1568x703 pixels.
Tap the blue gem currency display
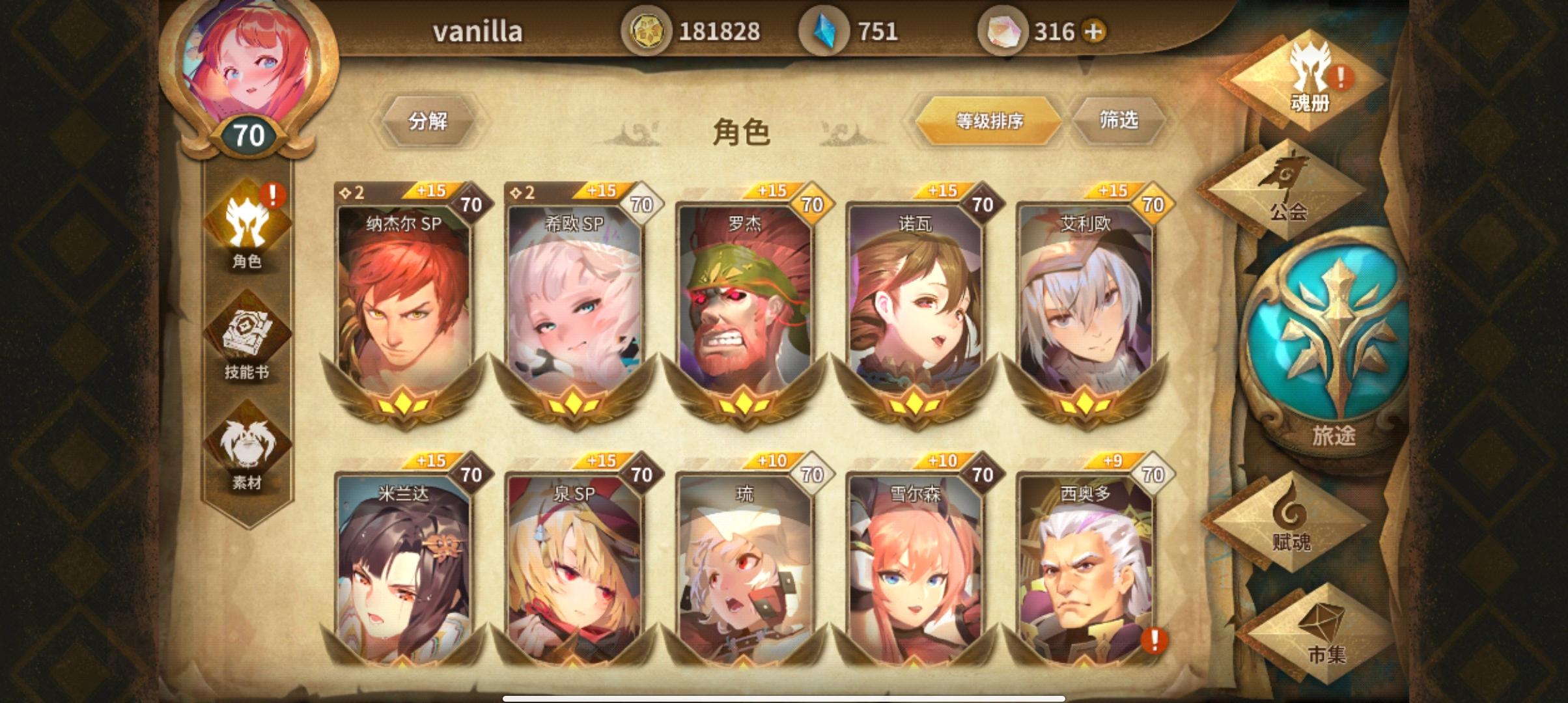coord(833,29)
